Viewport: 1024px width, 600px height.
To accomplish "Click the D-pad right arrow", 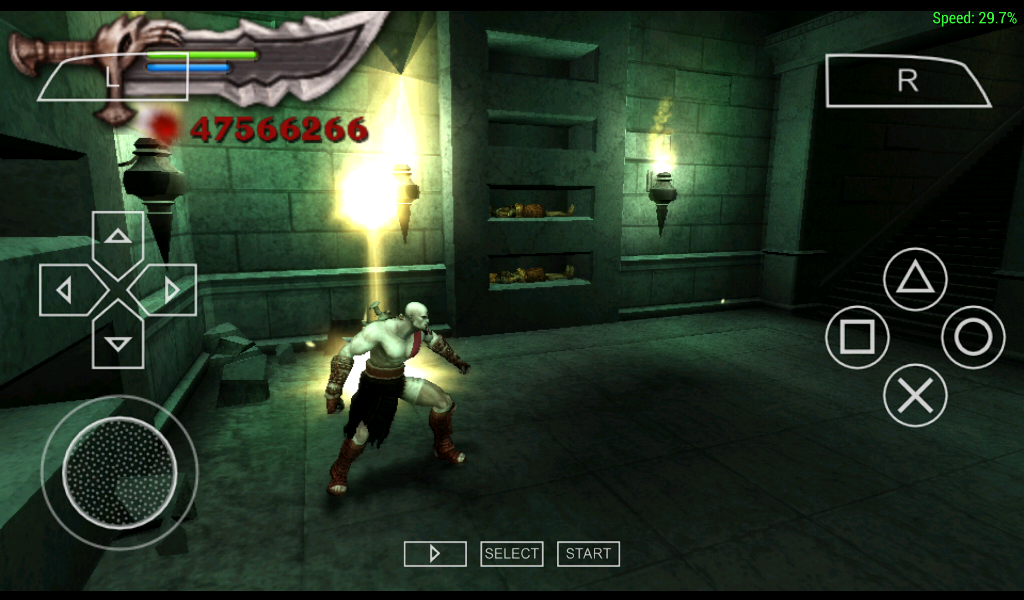I will click(x=170, y=290).
